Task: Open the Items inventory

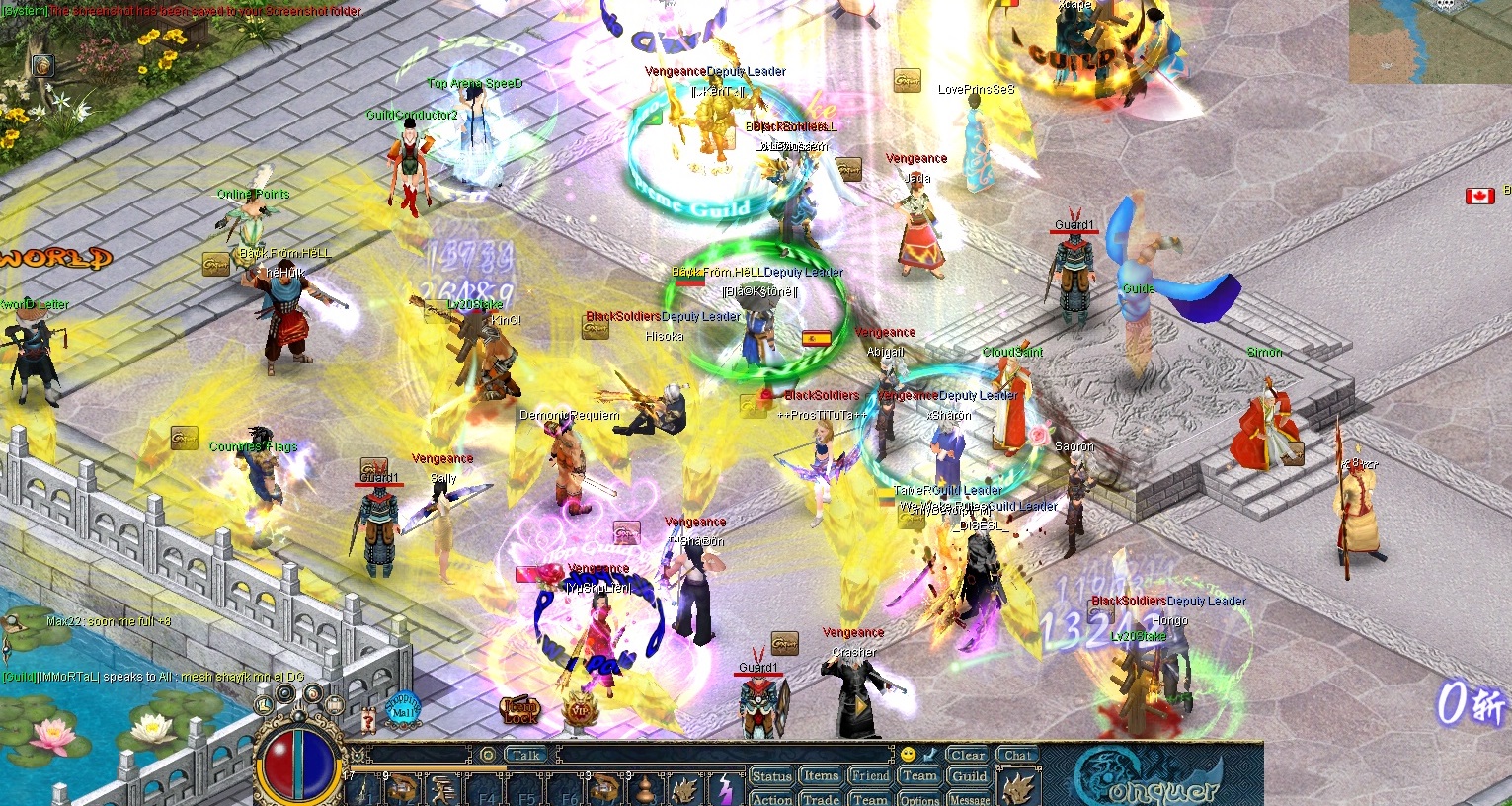Action: point(819,775)
